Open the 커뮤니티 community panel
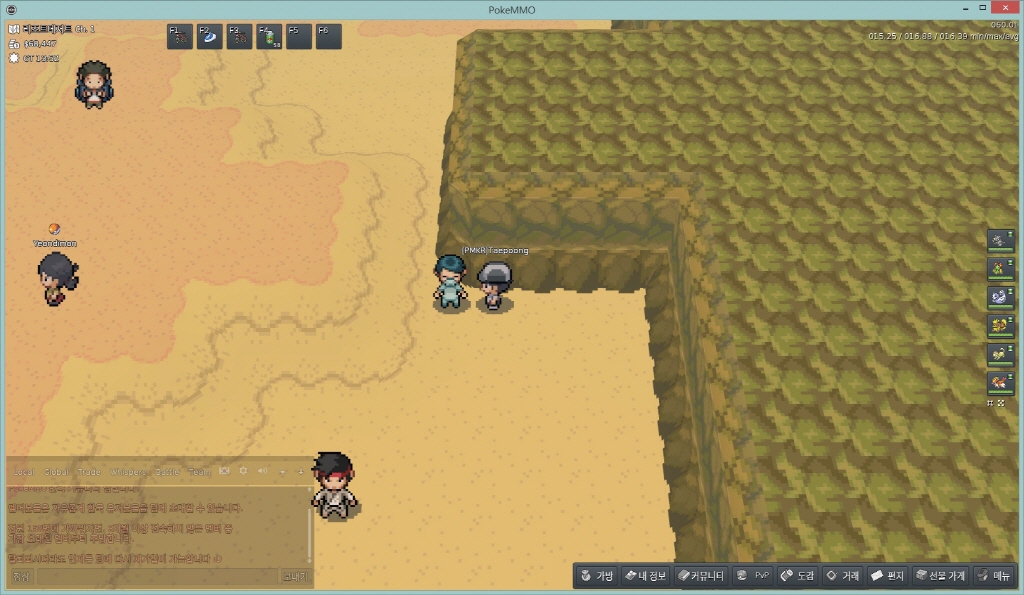Screen dimensions: 1024x595 (700, 576)
